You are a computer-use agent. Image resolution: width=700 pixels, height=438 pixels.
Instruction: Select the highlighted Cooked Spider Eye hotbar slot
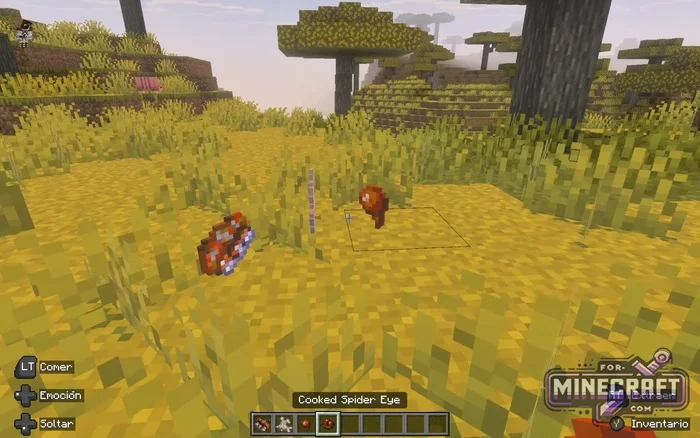[326, 424]
